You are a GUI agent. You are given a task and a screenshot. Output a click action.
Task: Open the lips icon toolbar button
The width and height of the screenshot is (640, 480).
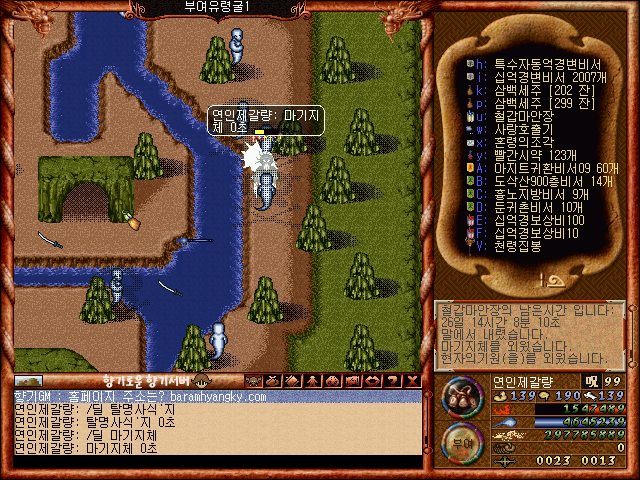[x=374, y=380]
